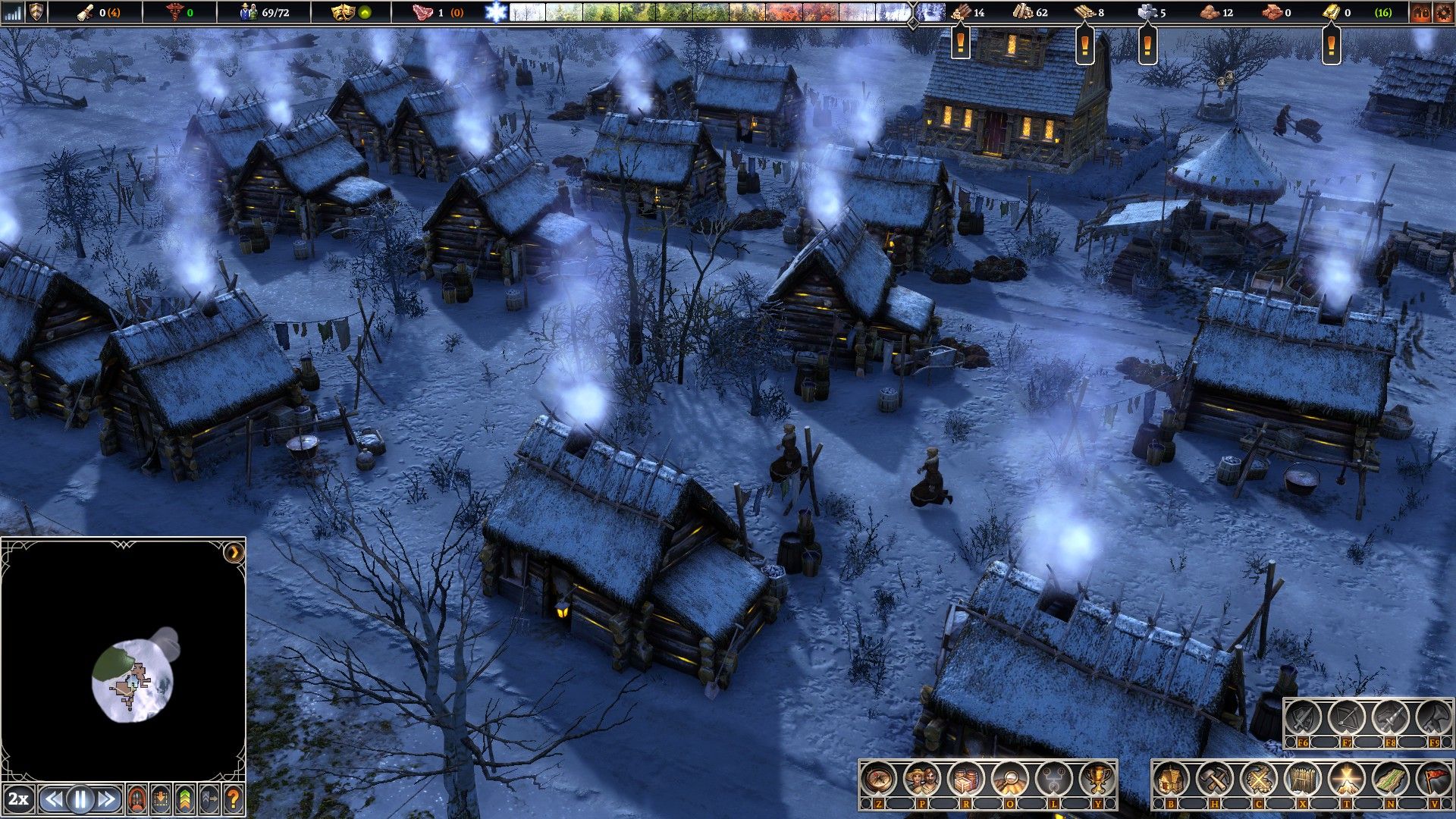
Task: View the trophy achievements panel
Action: [x=1097, y=779]
